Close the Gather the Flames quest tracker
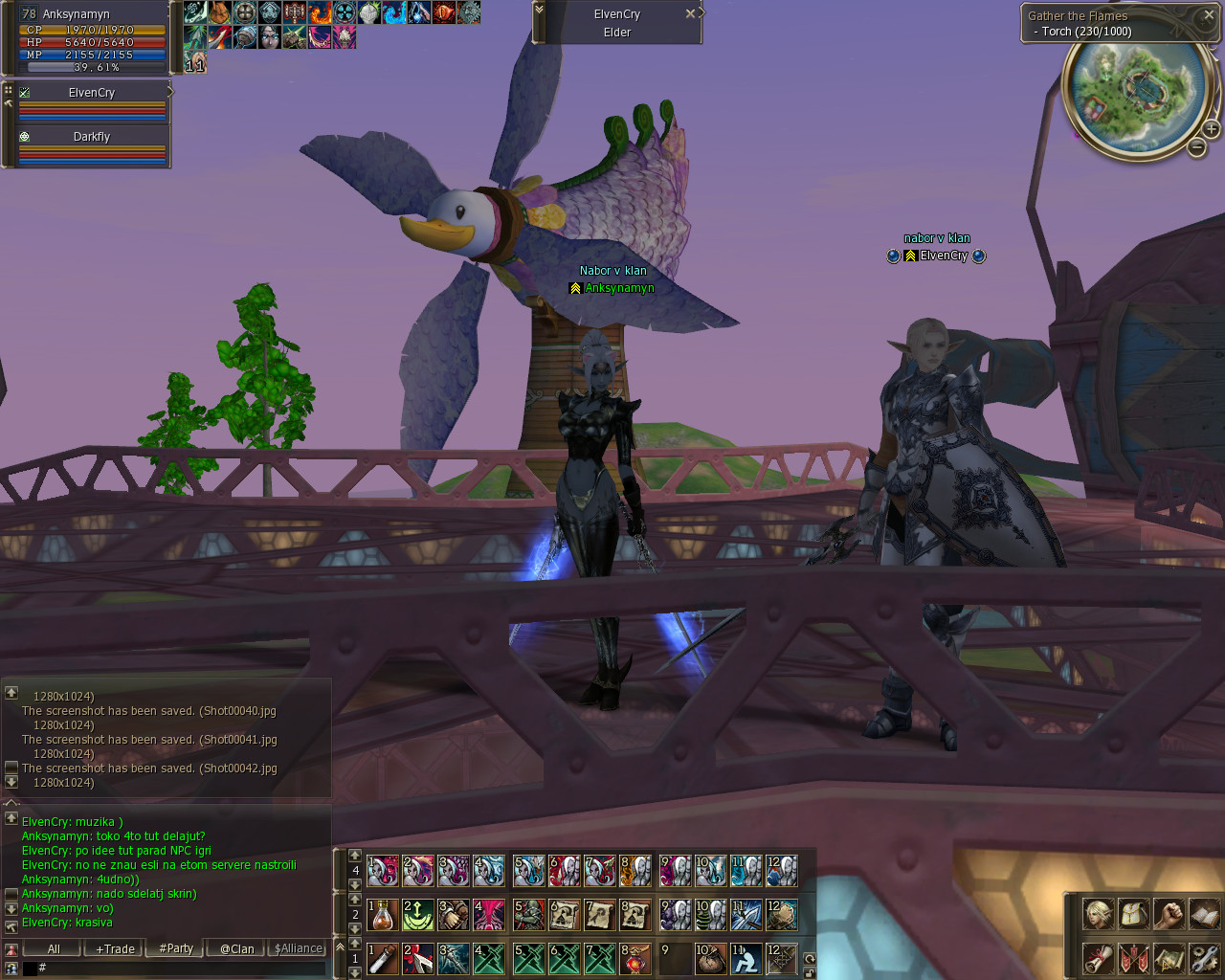 point(1208,14)
